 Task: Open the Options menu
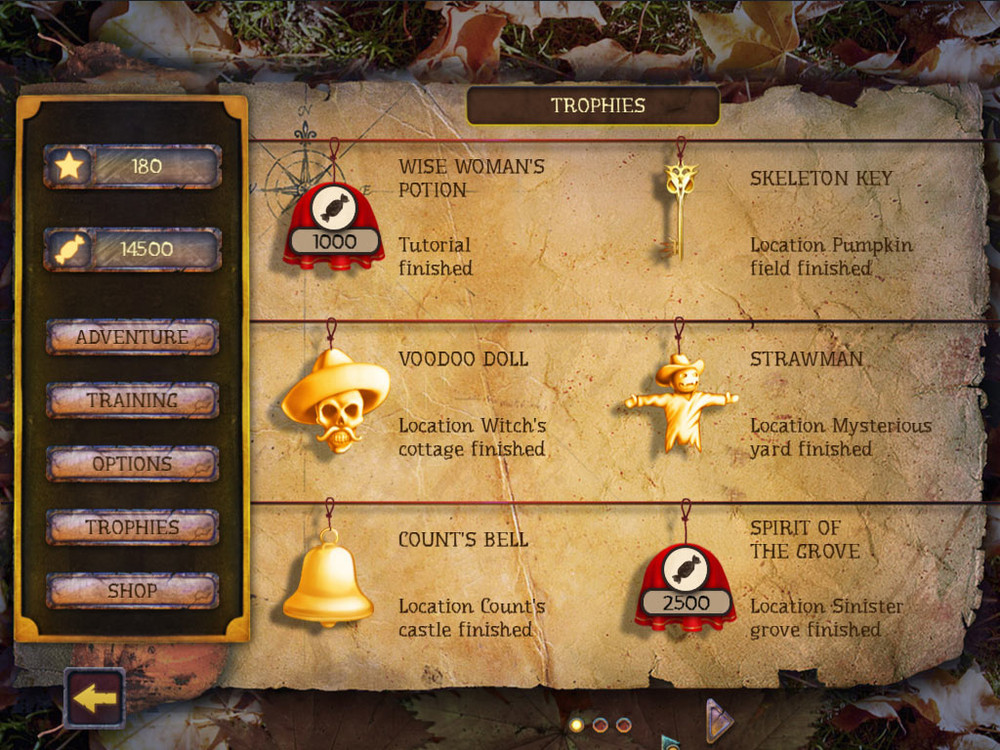tap(132, 464)
